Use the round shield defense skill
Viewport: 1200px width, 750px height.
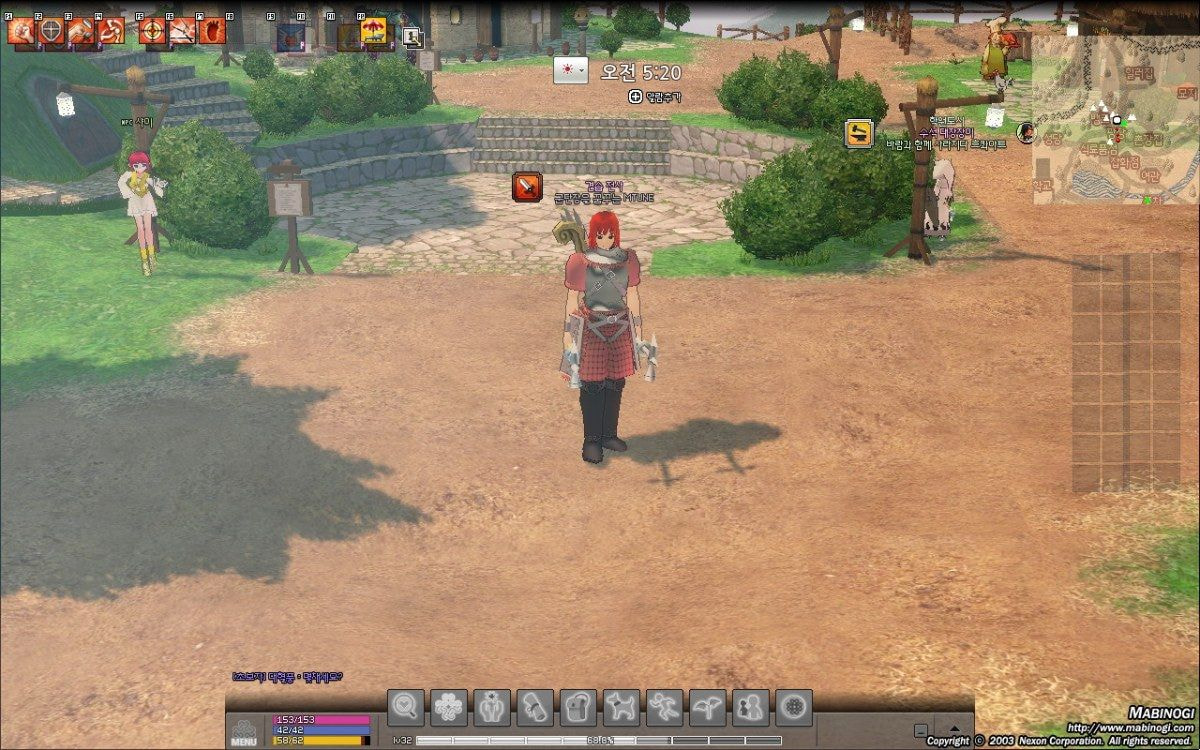50,31
